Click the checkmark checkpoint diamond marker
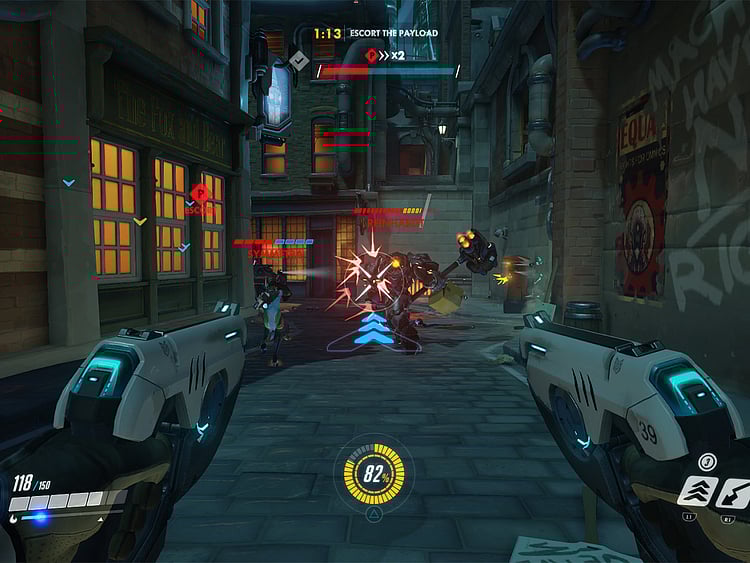 (x=298, y=61)
